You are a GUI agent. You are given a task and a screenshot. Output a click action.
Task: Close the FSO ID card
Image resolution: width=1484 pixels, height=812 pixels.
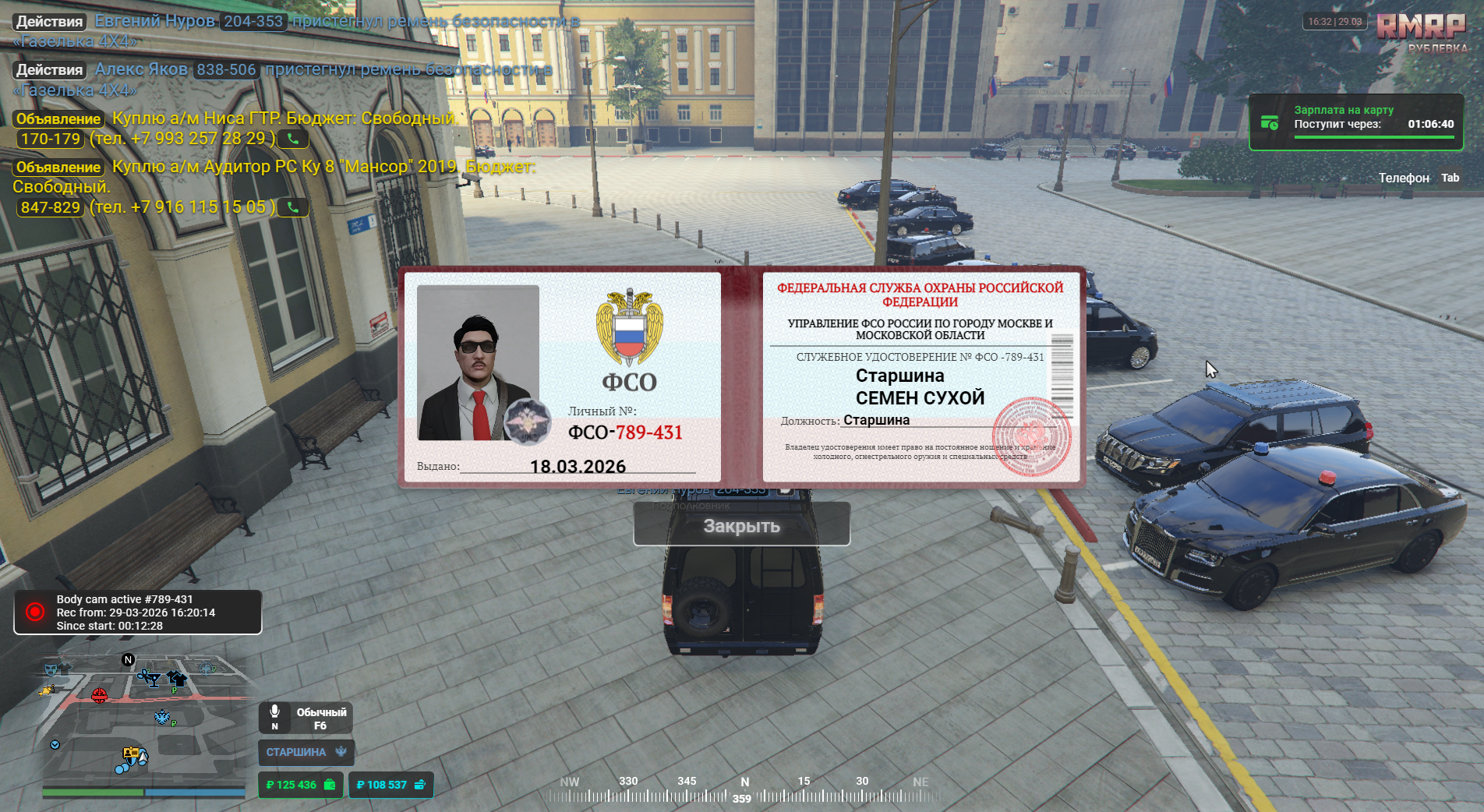tap(741, 525)
